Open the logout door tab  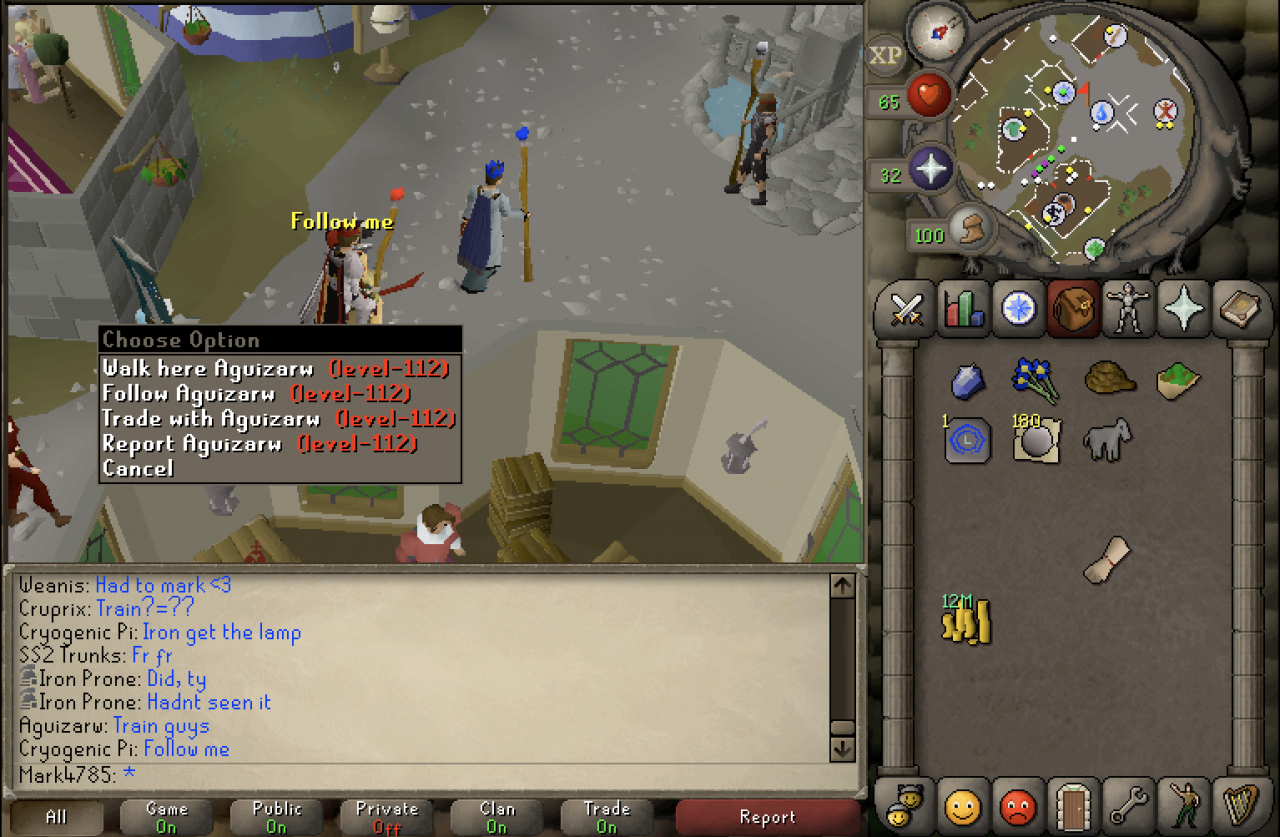(x=1075, y=805)
